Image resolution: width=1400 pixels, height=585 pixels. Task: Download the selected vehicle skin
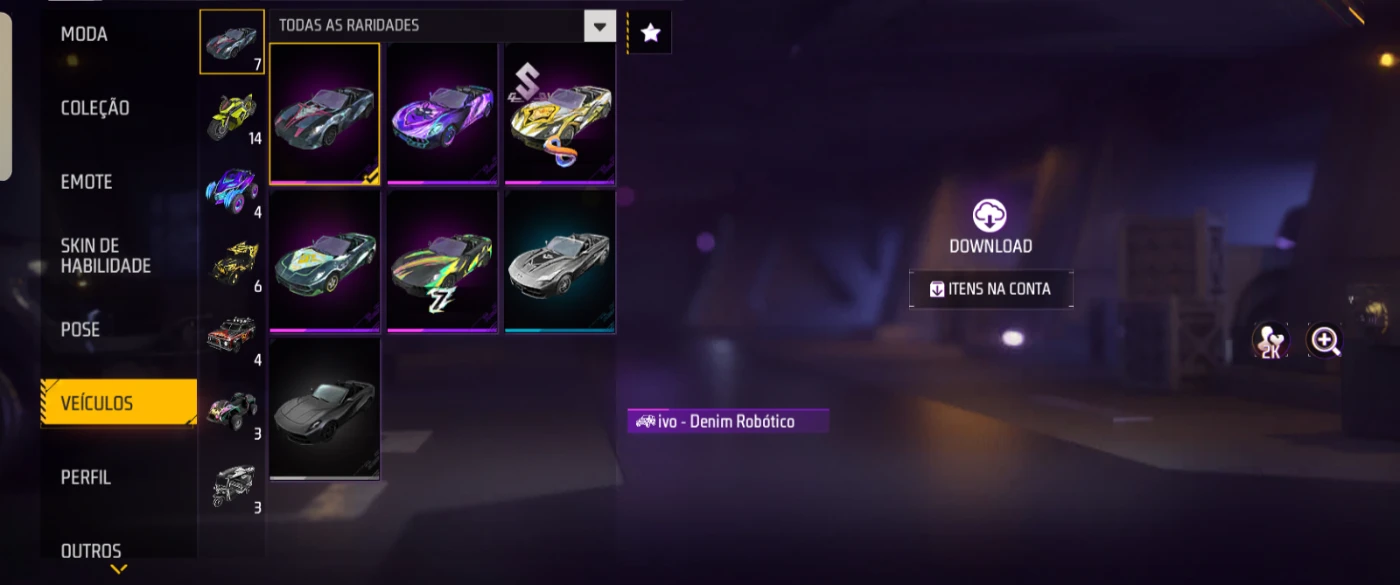coord(989,227)
